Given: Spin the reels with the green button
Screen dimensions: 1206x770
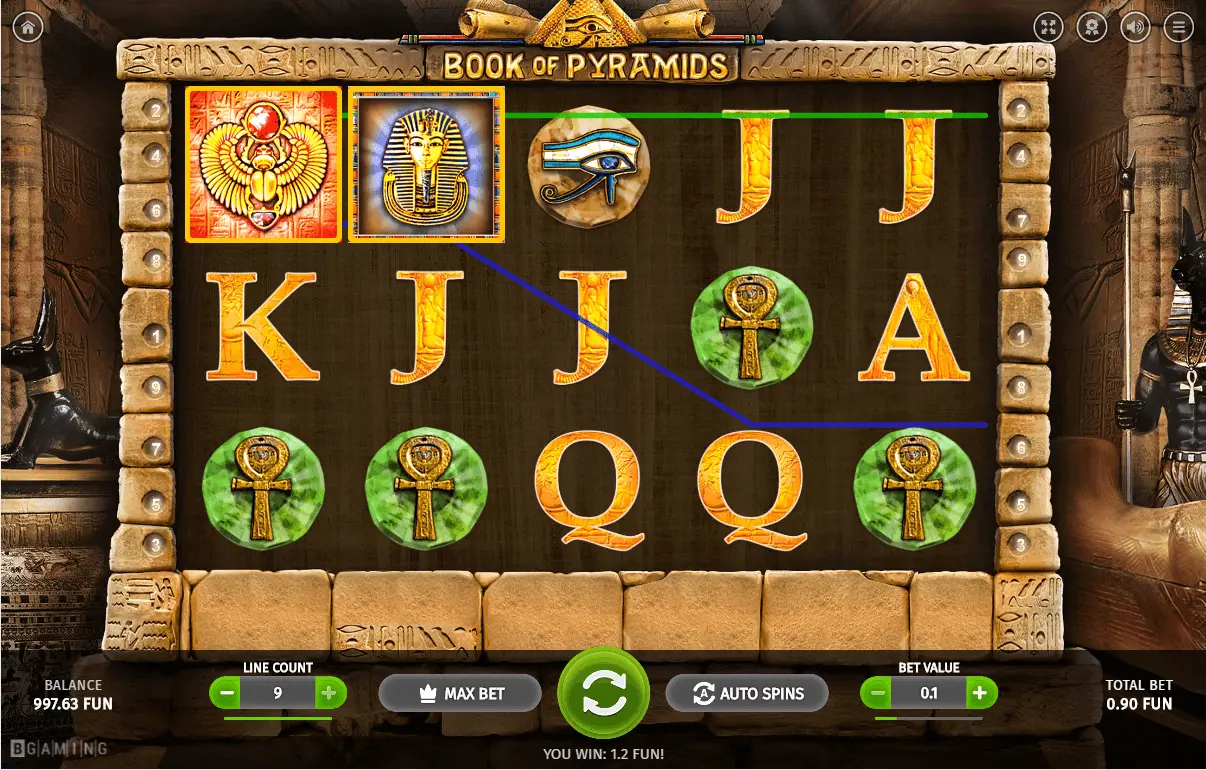Looking at the screenshot, I should click(603, 693).
